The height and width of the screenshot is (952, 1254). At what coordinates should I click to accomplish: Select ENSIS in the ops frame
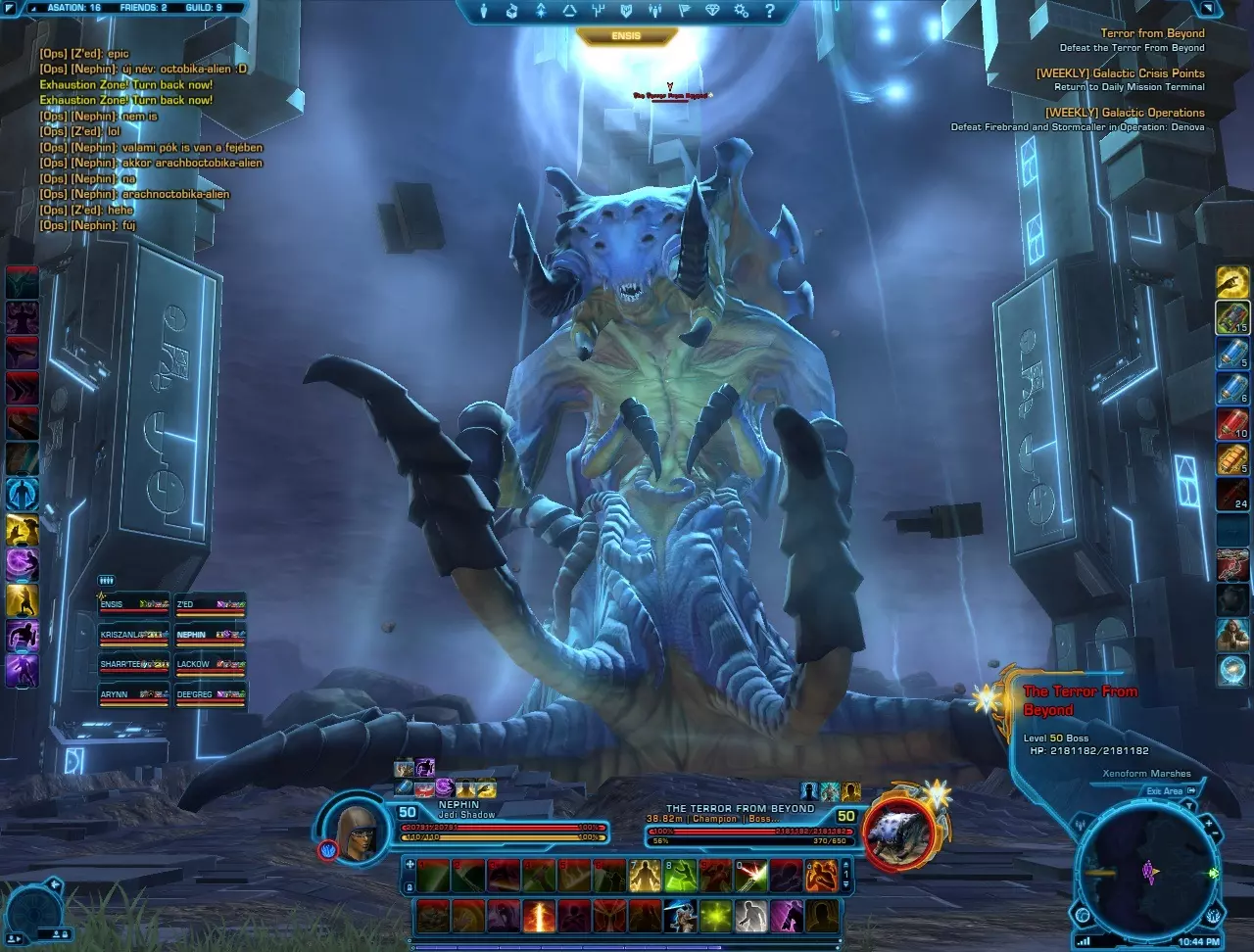[134, 606]
